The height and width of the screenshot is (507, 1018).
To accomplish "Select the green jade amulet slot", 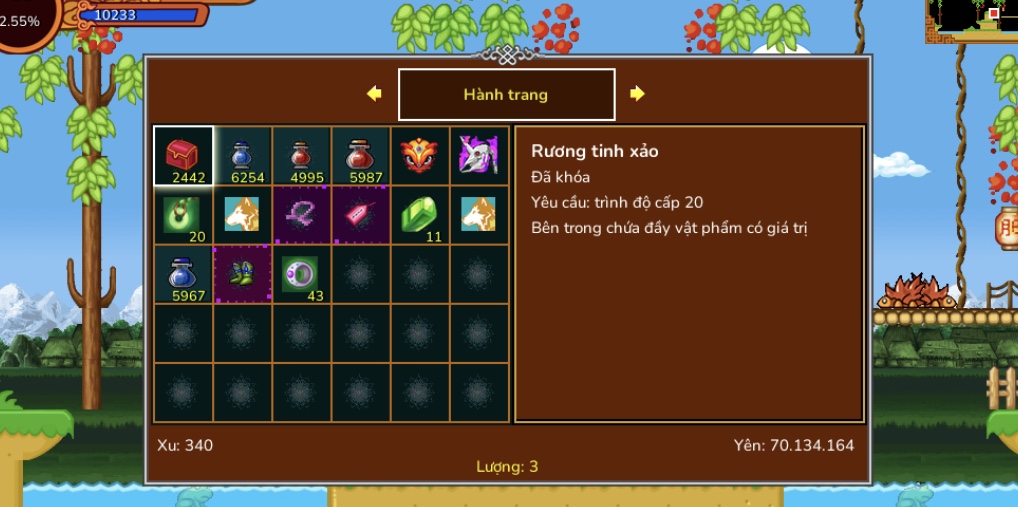I will coord(183,215).
